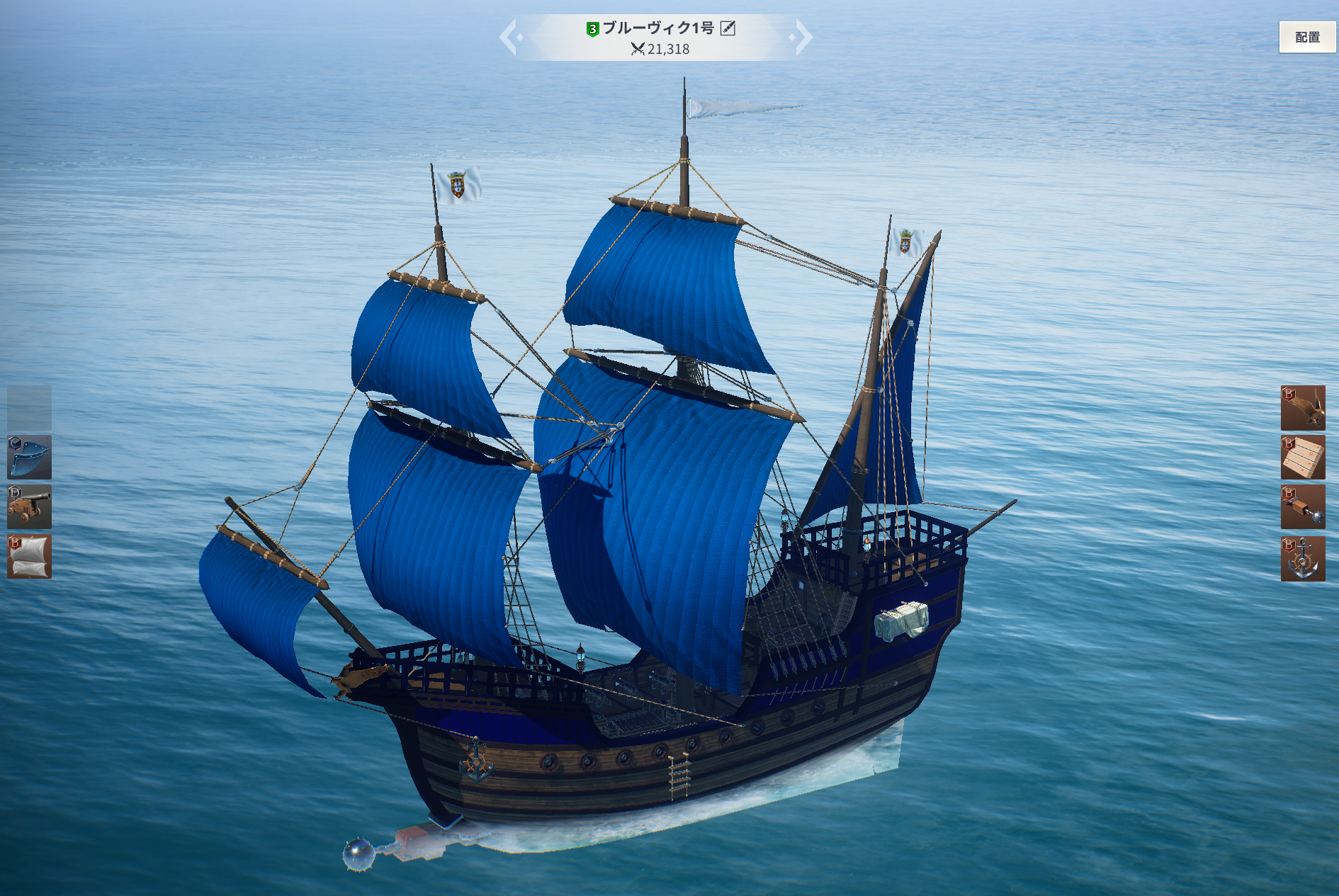Edit the ship name ブルーヴィク1号
This screenshot has width=1339, height=896.
tap(728, 28)
